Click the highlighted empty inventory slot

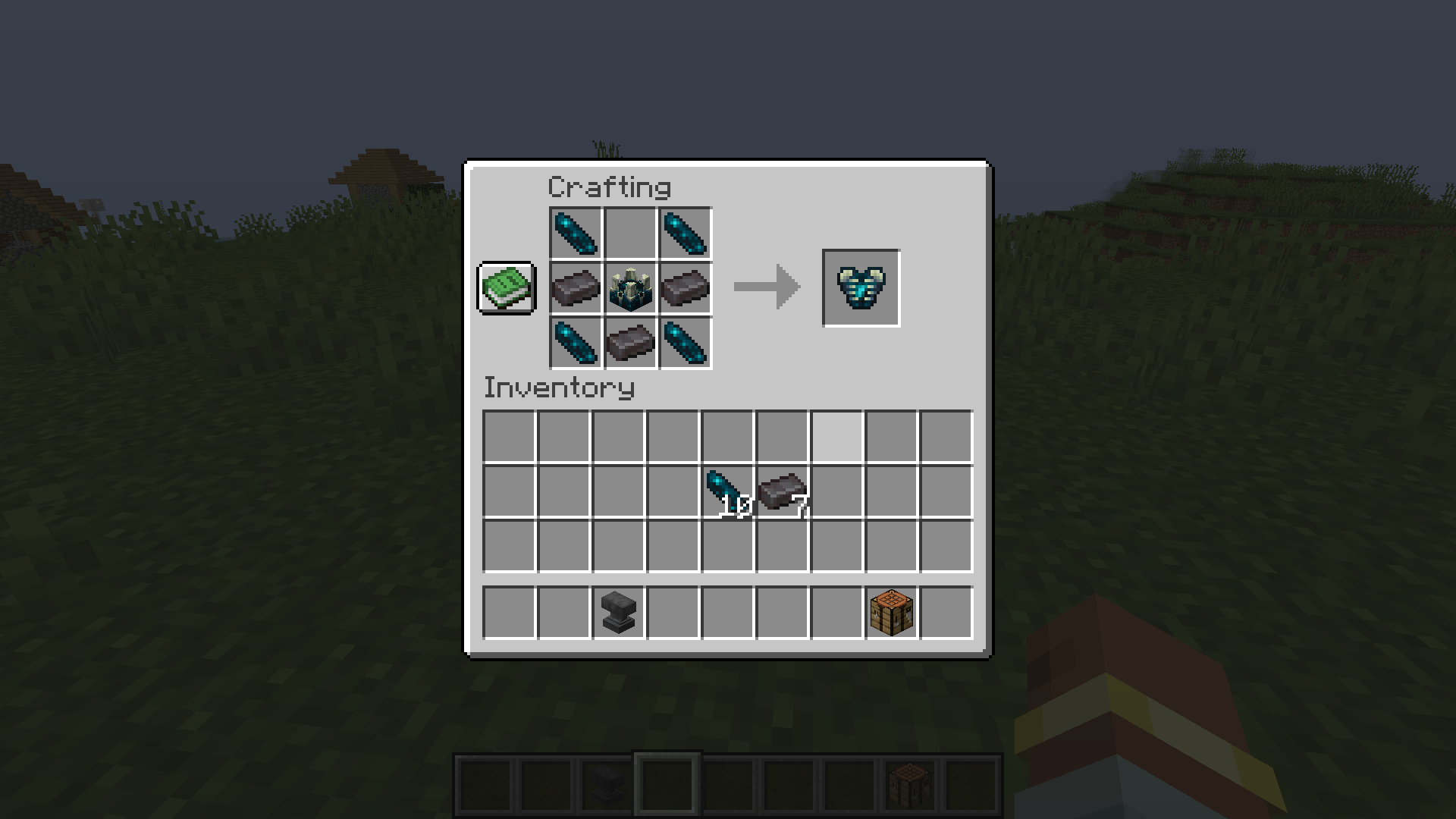tap(836, 436)
